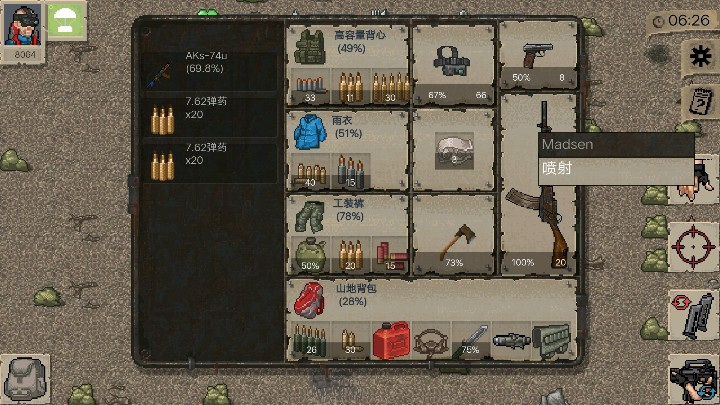Select the tactical helmet headgear slot
Image resolution: width=720 pixels, height=405 pixels.
tap(455, 62)
